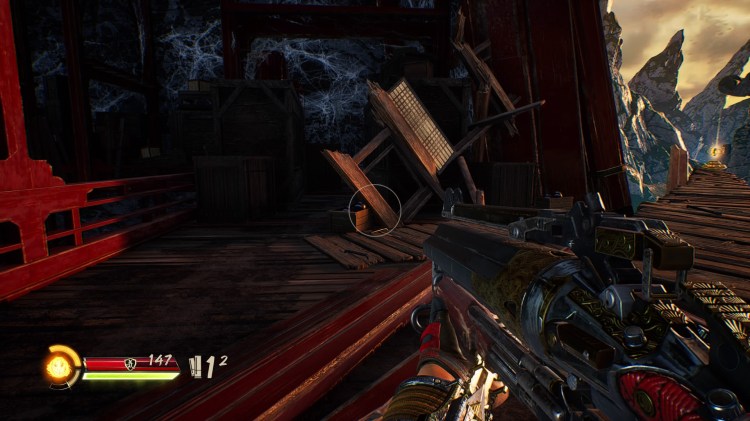The image size is (750, 421).
Task: Click the ammo magazine icon
Action: point(197,368)
